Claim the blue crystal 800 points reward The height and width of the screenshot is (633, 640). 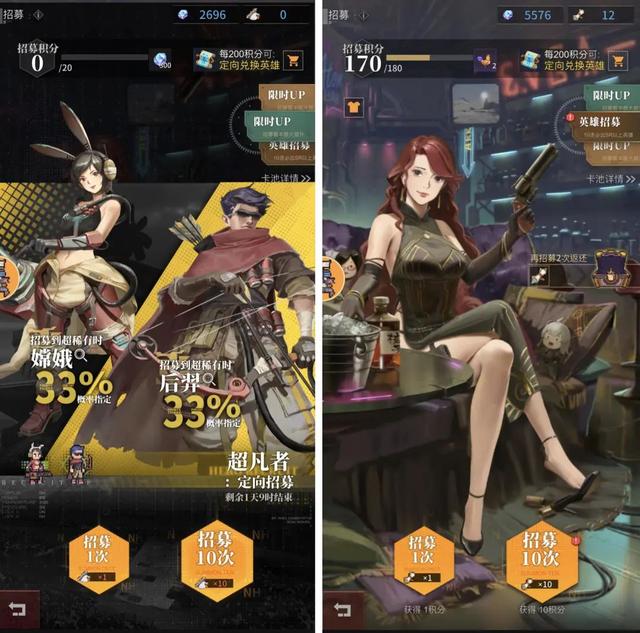162,62
